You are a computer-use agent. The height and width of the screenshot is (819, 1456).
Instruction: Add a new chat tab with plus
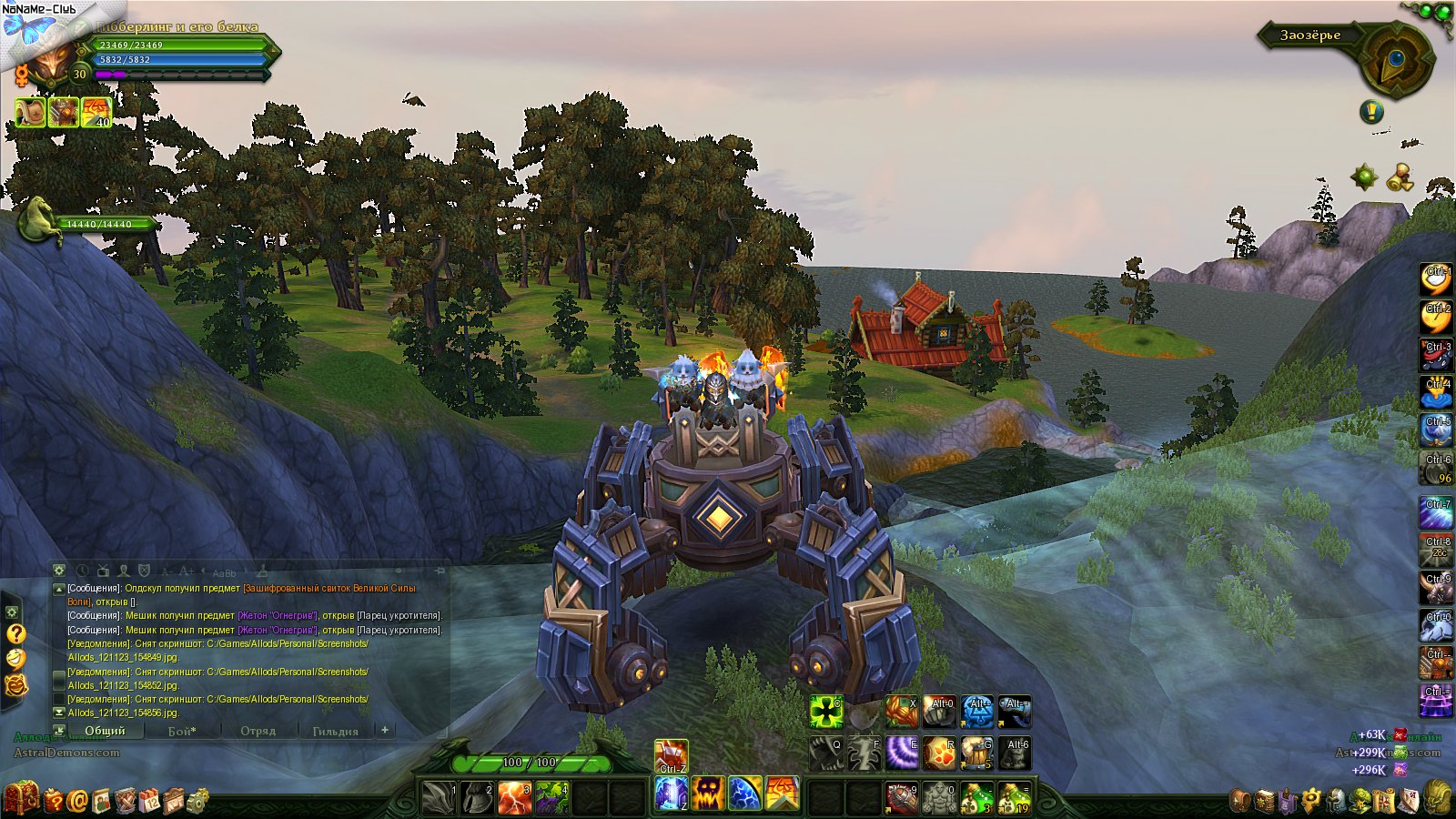coord(385,730)
